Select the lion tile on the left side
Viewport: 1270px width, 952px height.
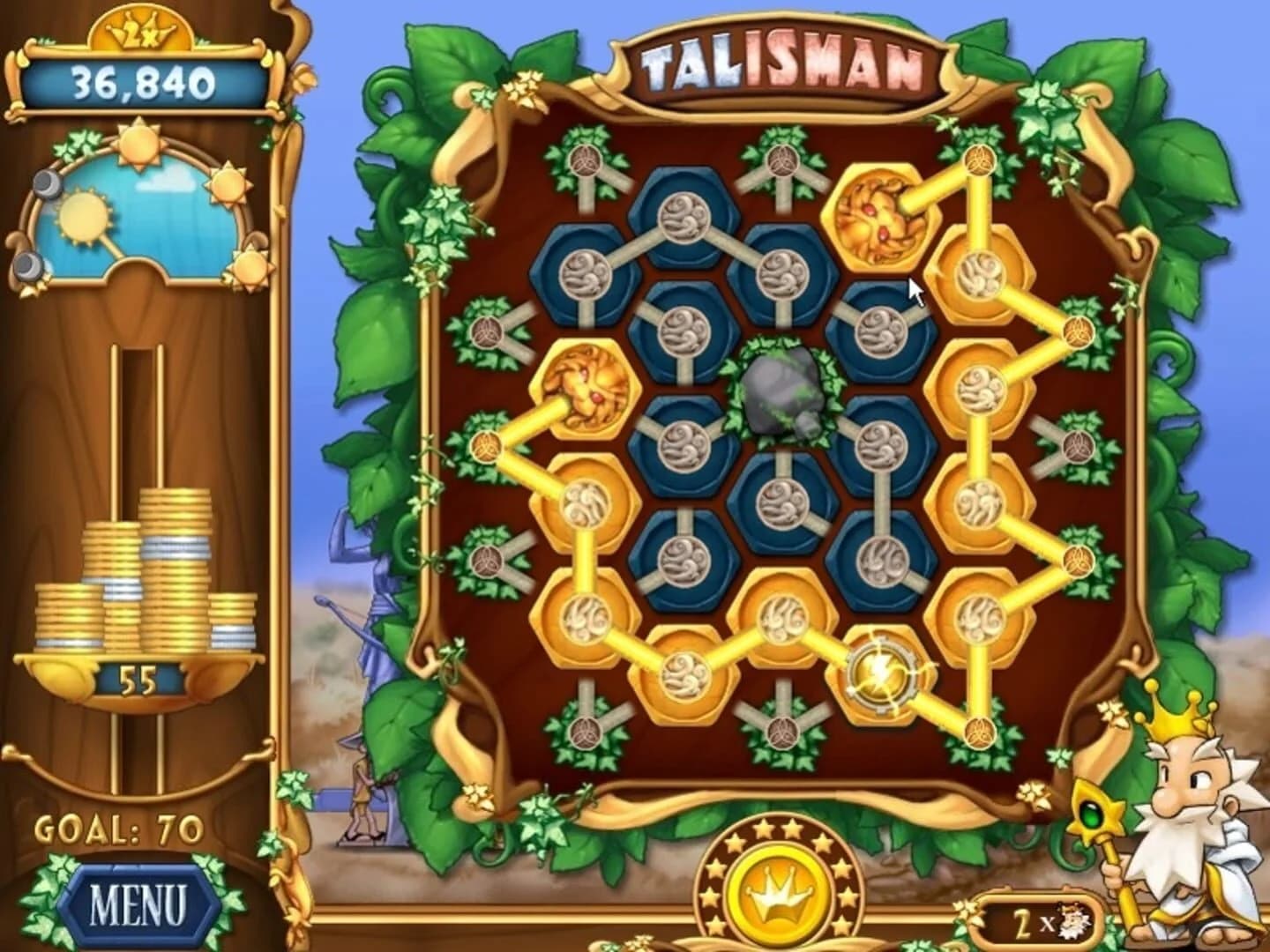tap(585, 388)
